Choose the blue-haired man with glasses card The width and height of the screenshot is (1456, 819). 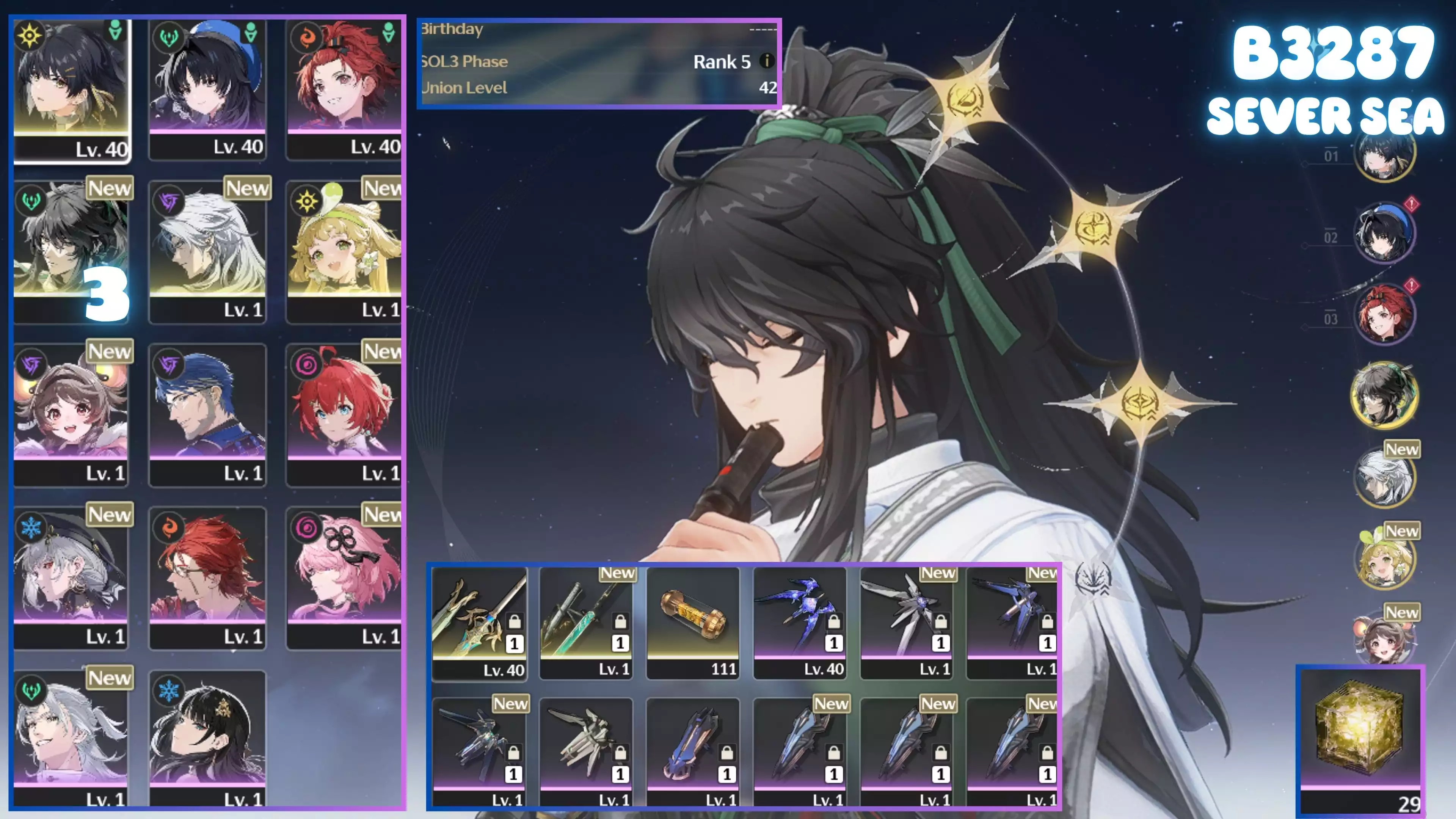[x=207, y=414]
